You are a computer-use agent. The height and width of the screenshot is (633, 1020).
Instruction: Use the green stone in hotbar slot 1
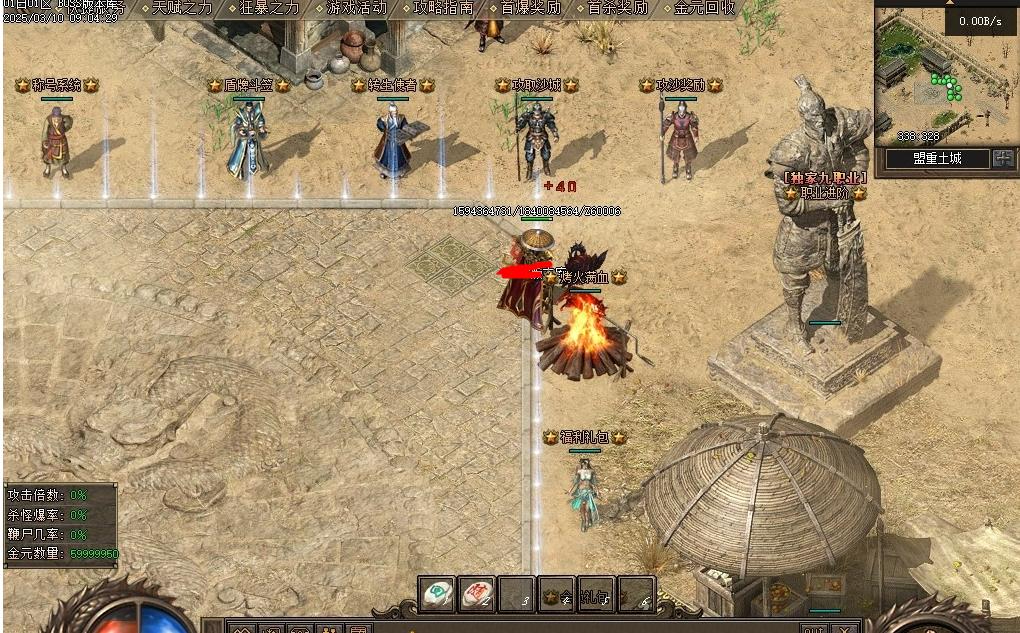437,594
